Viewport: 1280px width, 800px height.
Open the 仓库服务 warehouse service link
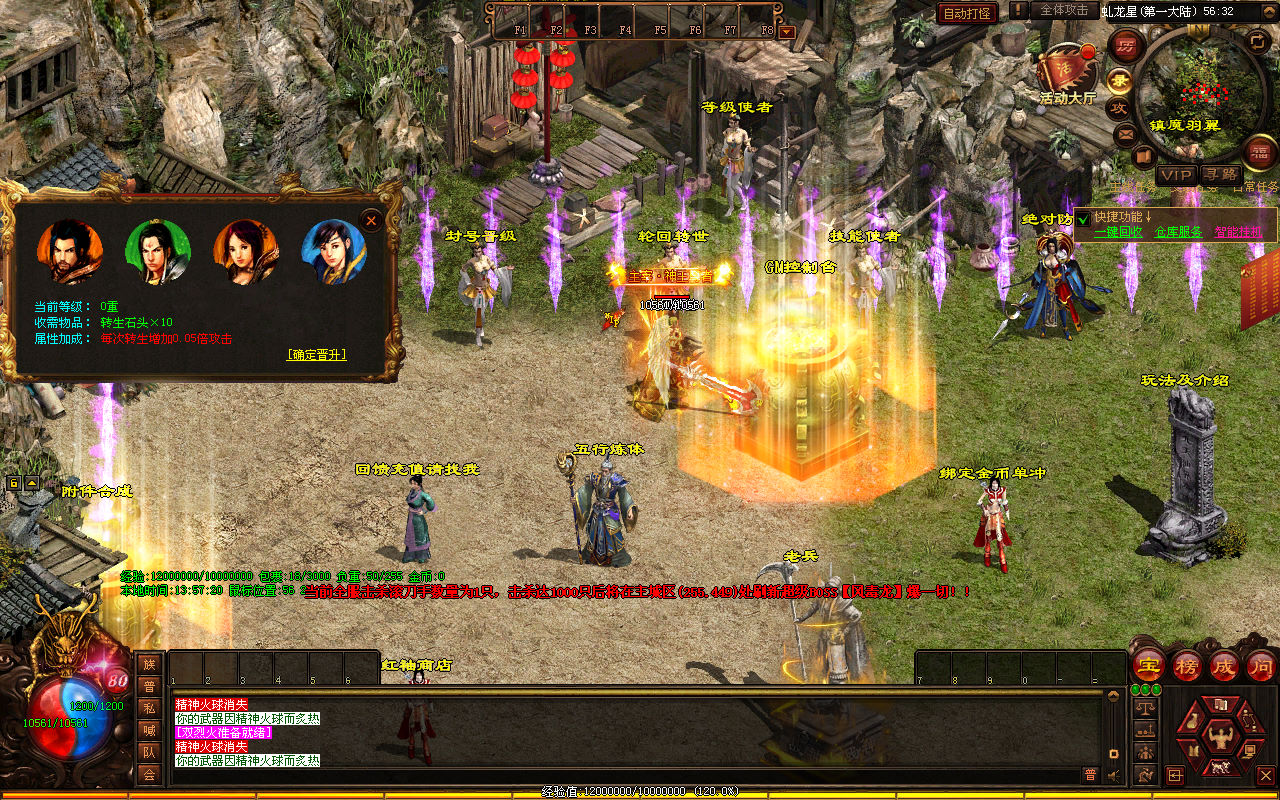[1178, 232]
